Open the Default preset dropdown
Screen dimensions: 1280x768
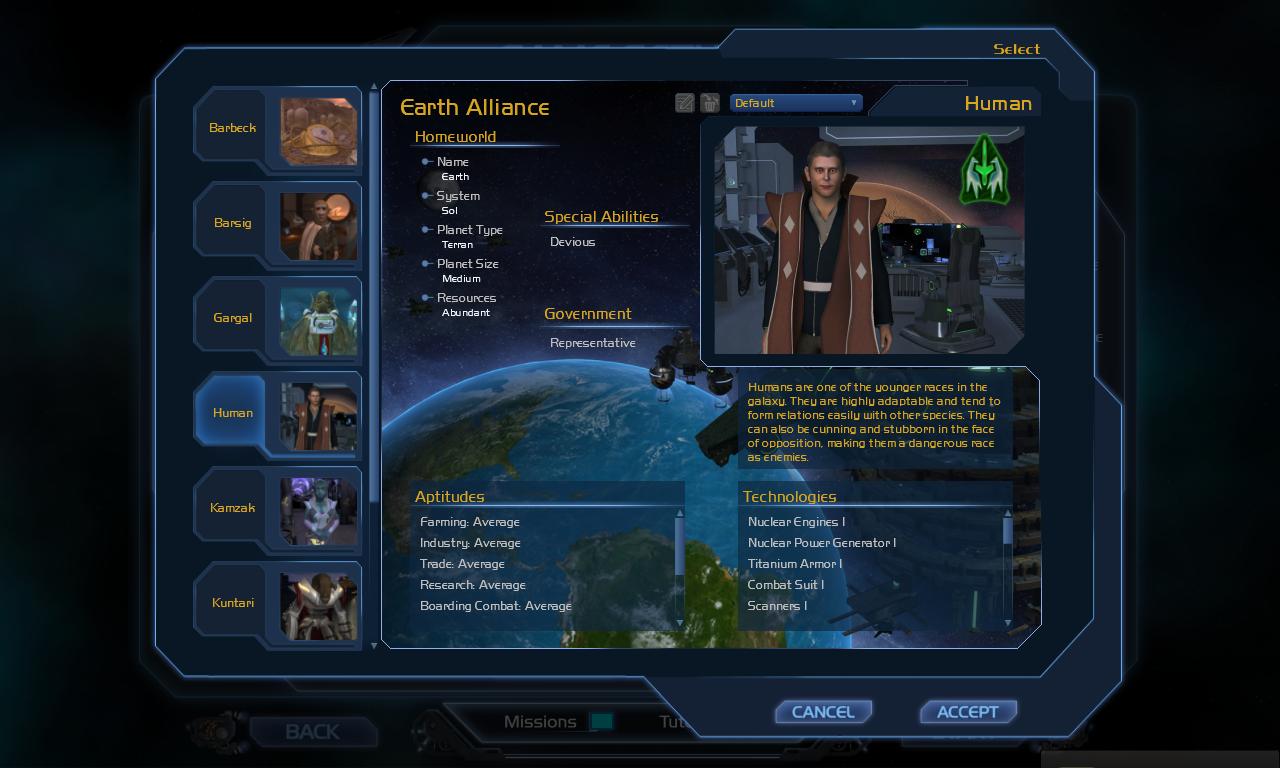[795, 103]
